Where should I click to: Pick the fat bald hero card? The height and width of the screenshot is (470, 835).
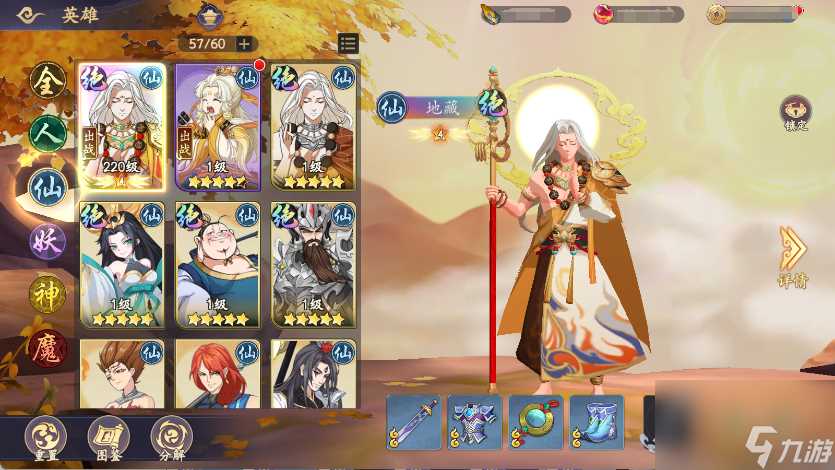point(218,264)
